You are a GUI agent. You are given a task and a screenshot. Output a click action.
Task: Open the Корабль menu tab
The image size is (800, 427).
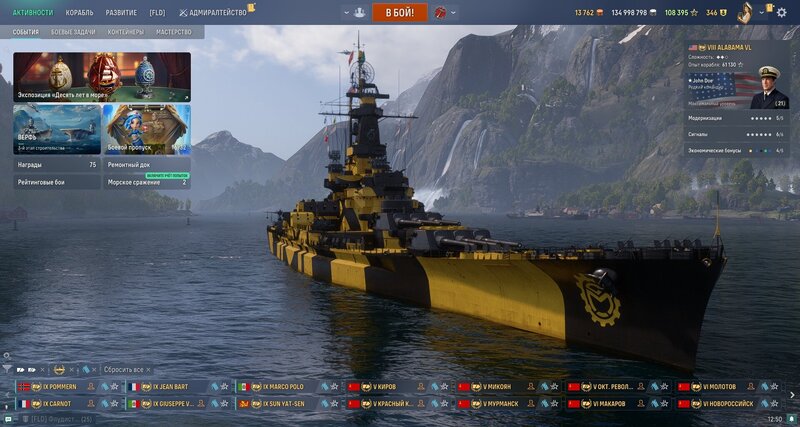coord(79,12)
